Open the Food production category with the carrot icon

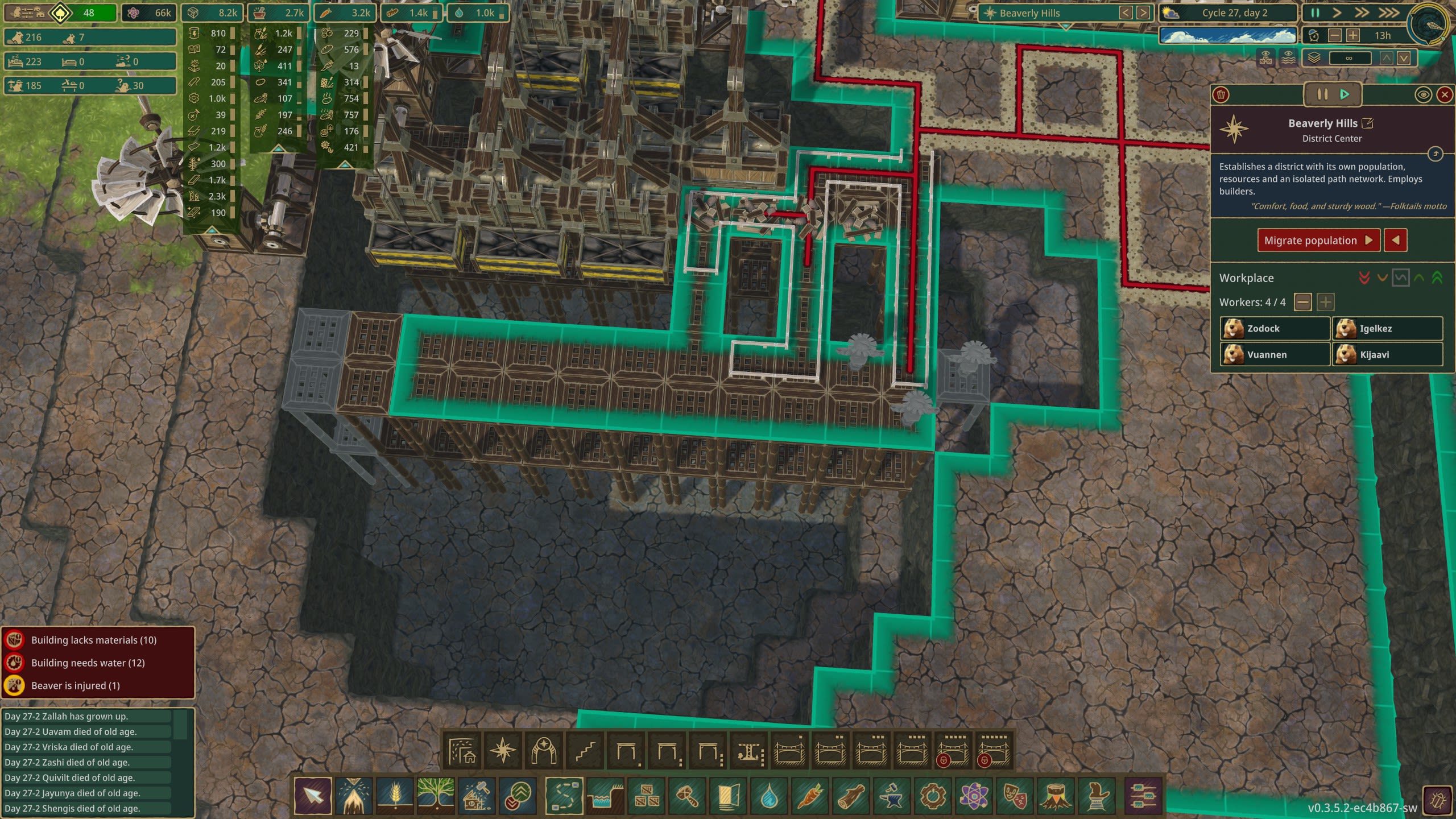[x=812, y=797]
